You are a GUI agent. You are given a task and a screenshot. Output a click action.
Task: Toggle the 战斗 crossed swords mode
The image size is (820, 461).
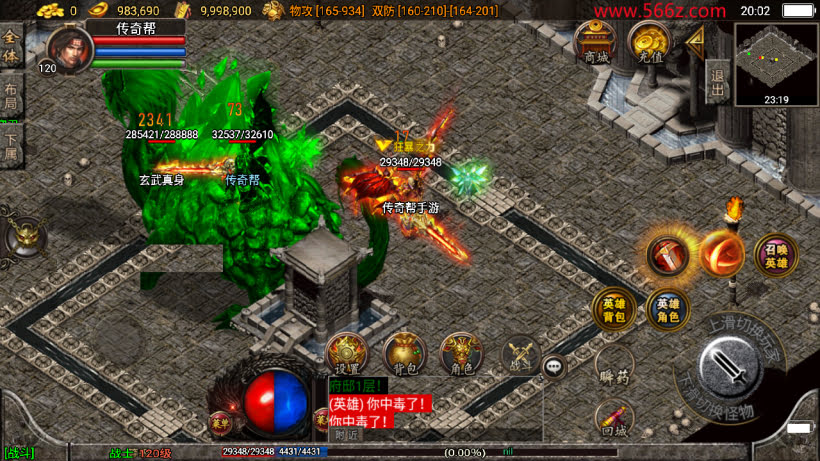point(520,353)
